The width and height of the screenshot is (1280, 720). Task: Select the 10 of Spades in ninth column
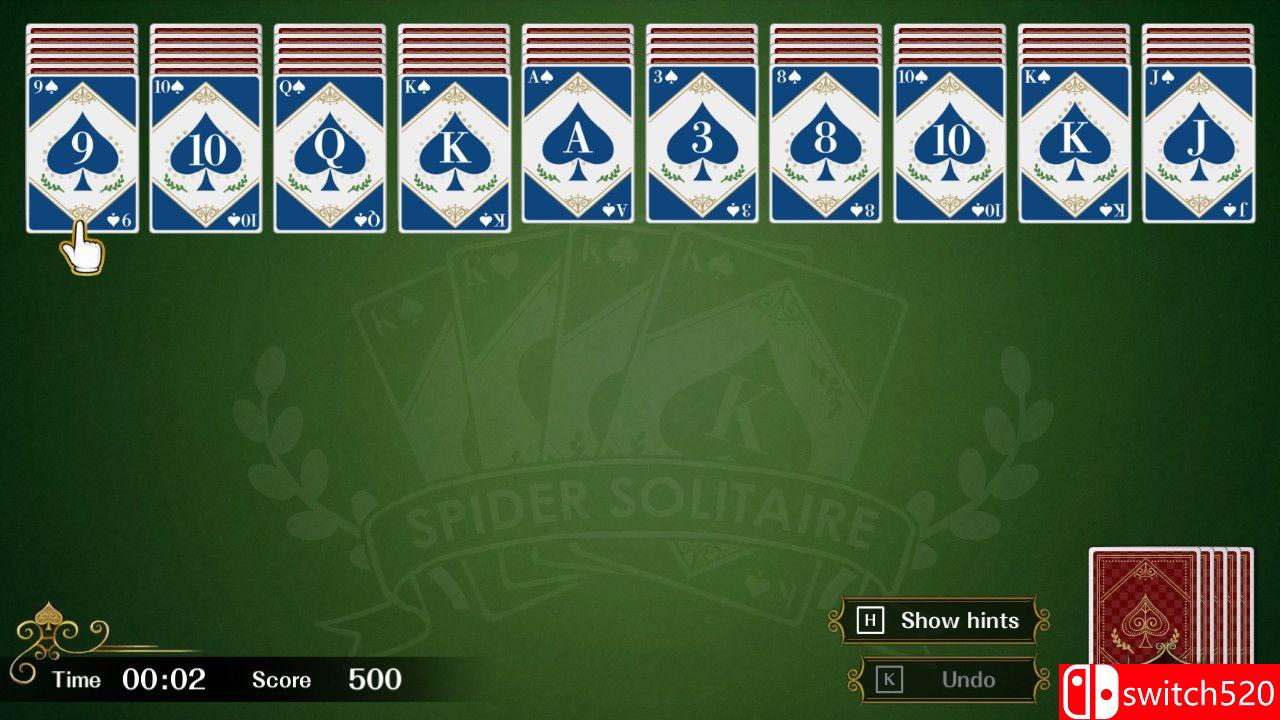tap(950, 150)
